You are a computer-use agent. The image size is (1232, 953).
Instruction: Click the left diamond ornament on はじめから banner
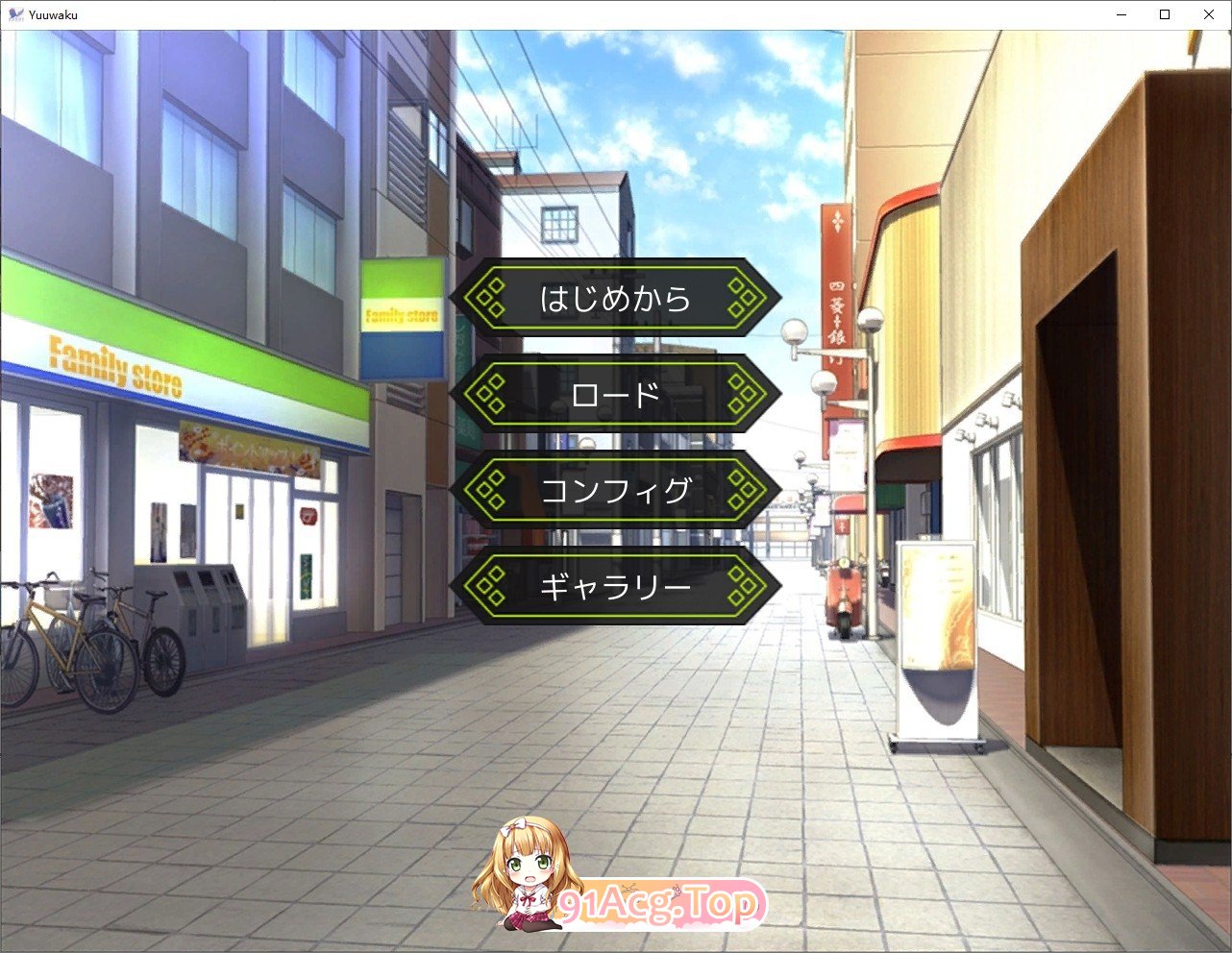[x=492, y=298]
